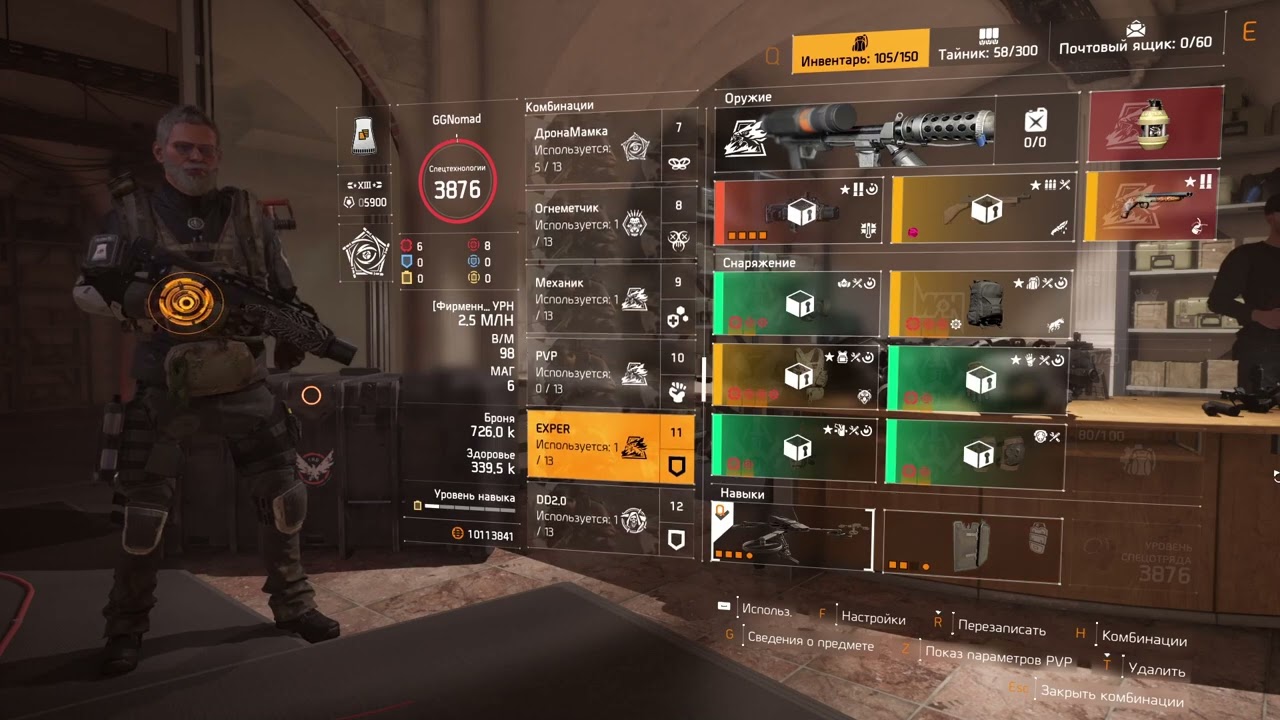This screenshot has height=720, width=1280.
Task: Open the Почтовый ящик mailbox tab
Action: (1135, 40)
